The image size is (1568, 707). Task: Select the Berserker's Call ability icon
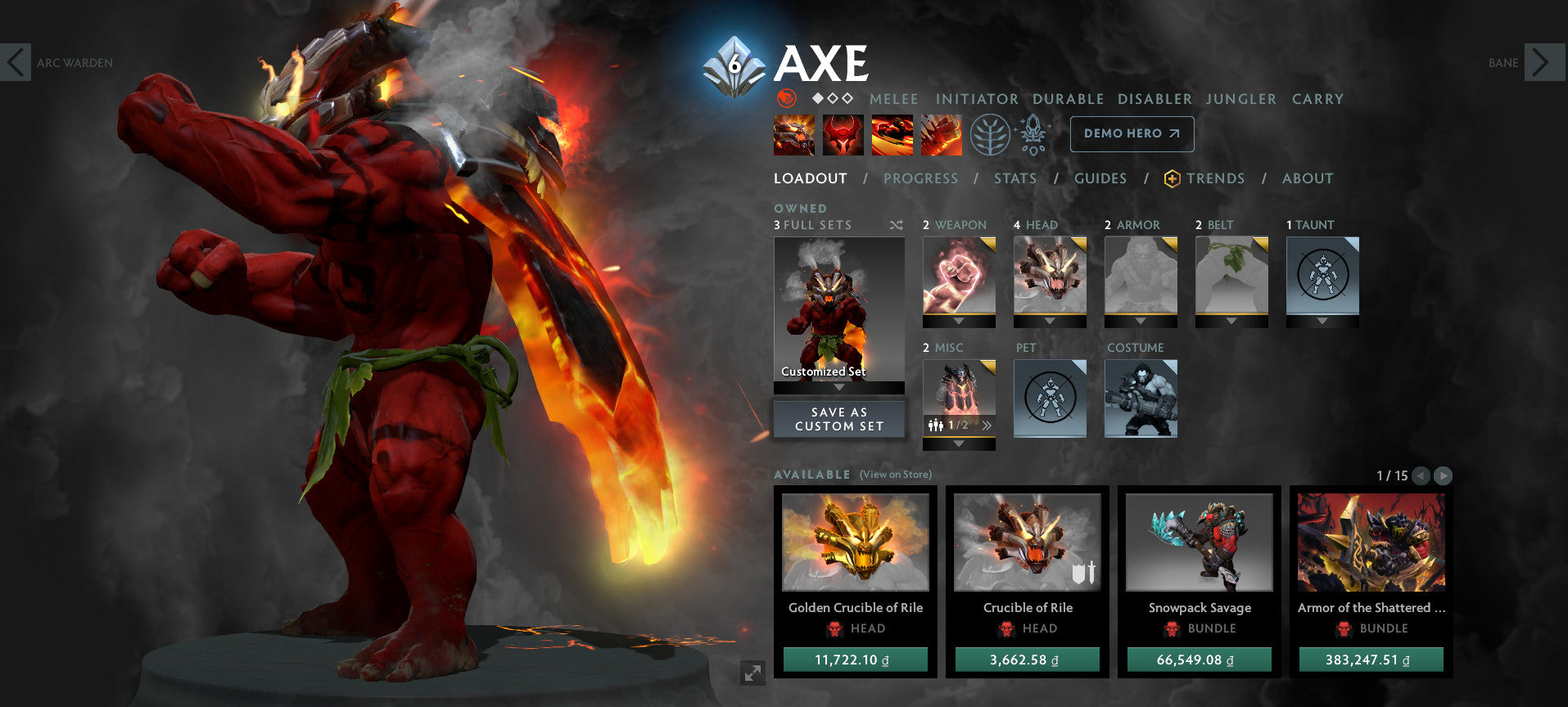click(x=794, y=135)
